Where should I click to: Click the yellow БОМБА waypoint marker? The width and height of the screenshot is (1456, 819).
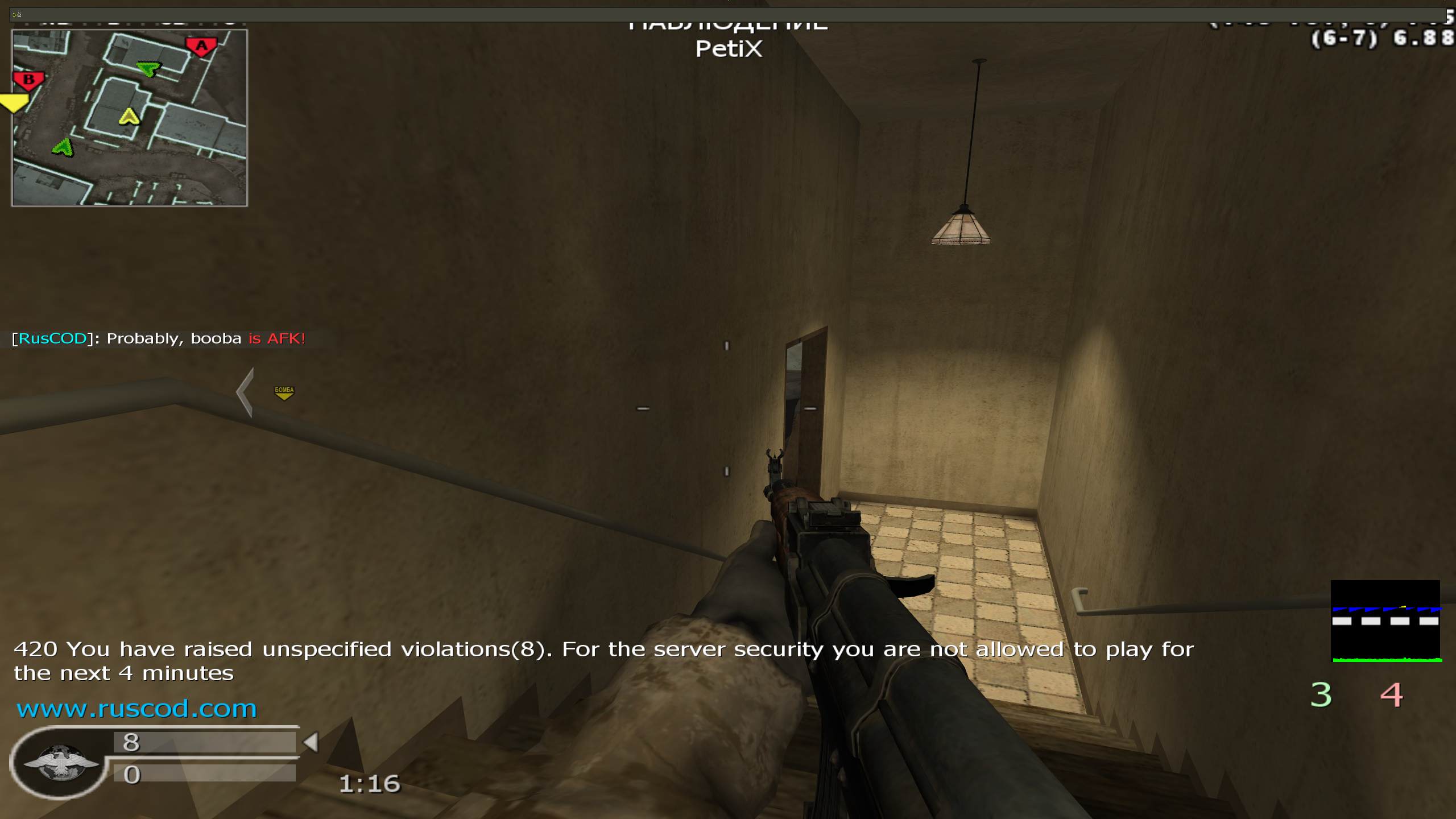coord(284,392)
